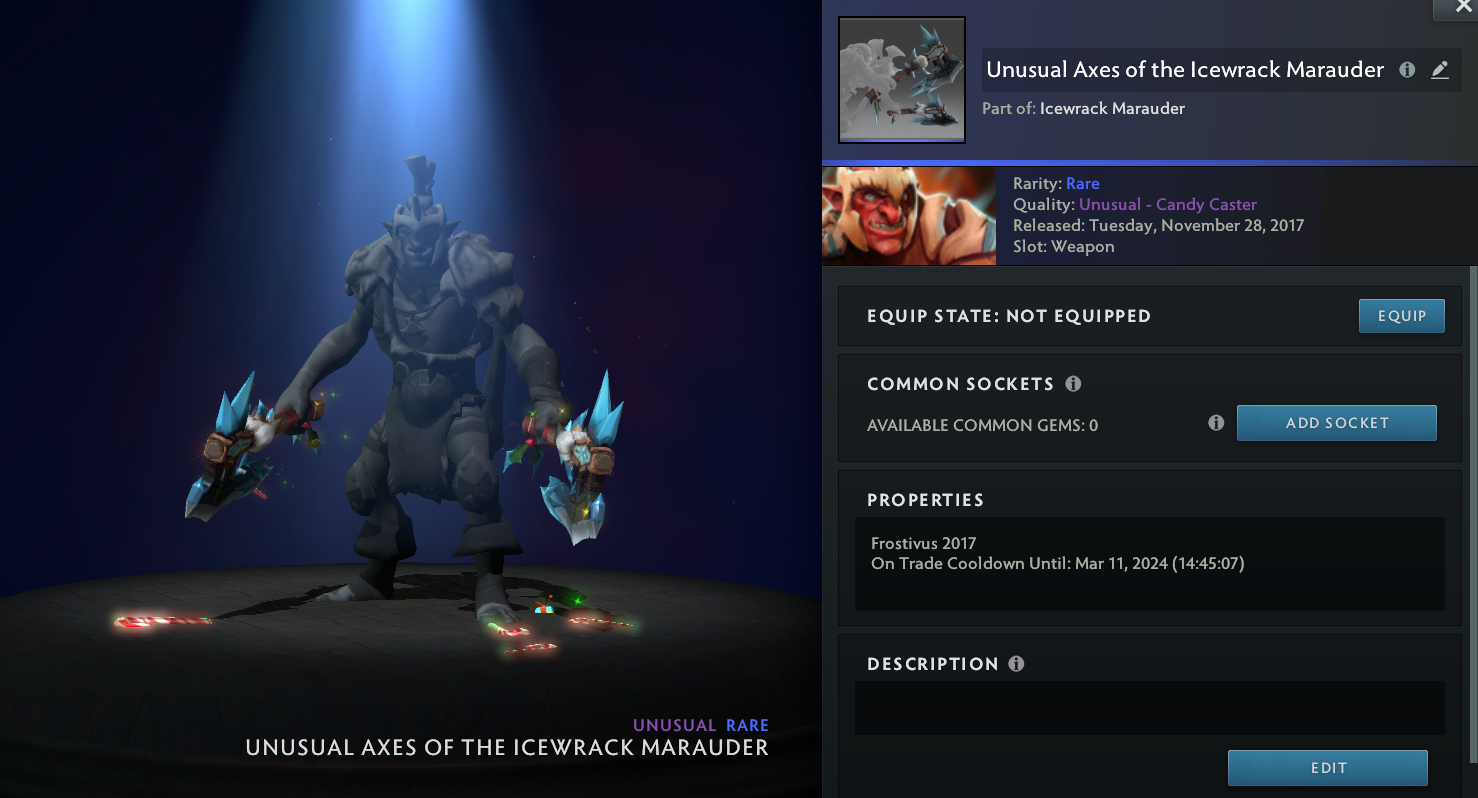Show info beside the item name
Screen dimensions: 1478x798
(x=1407, y=70)
